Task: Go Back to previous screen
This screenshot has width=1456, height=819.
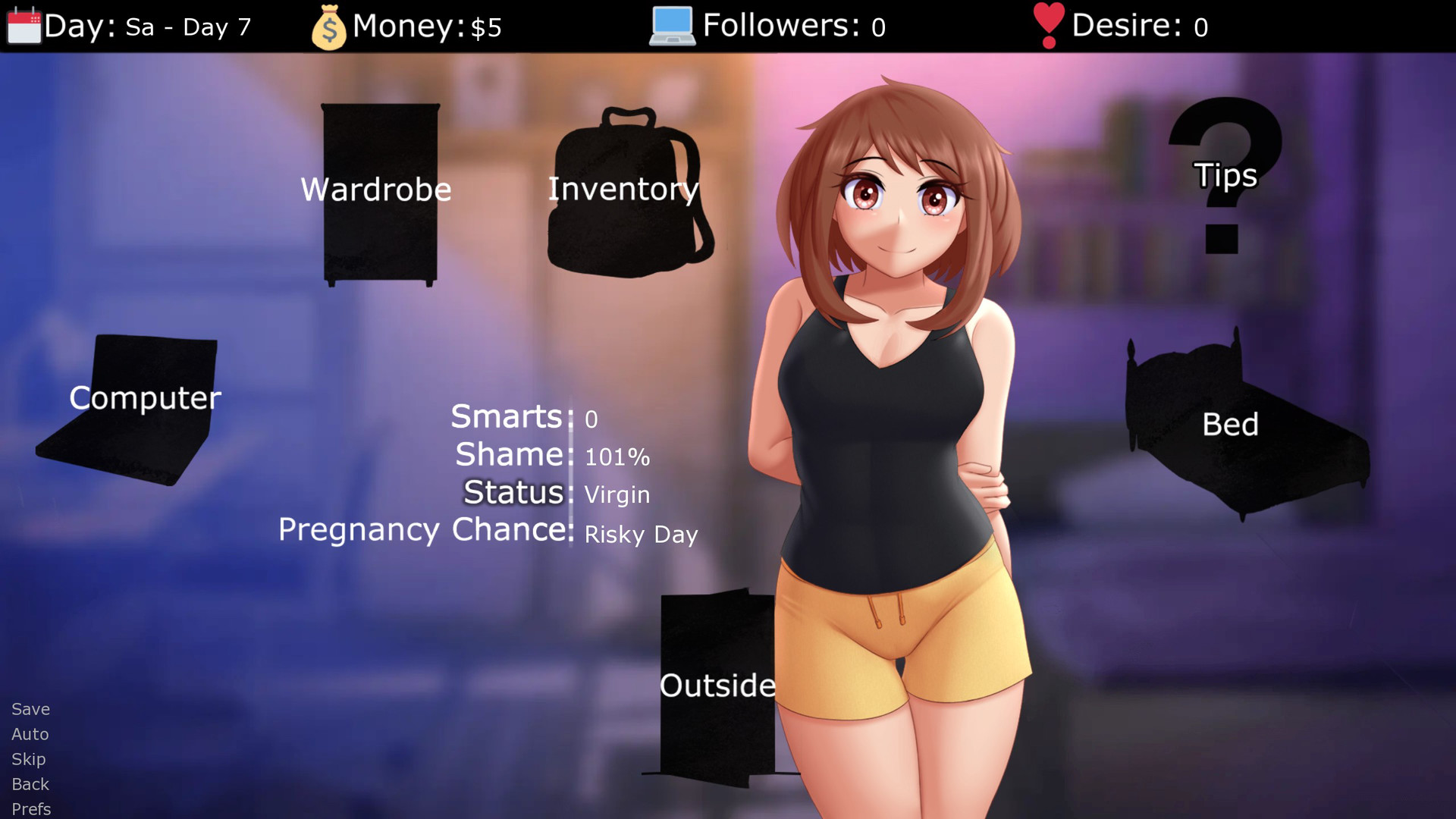Action: (30, 784)
